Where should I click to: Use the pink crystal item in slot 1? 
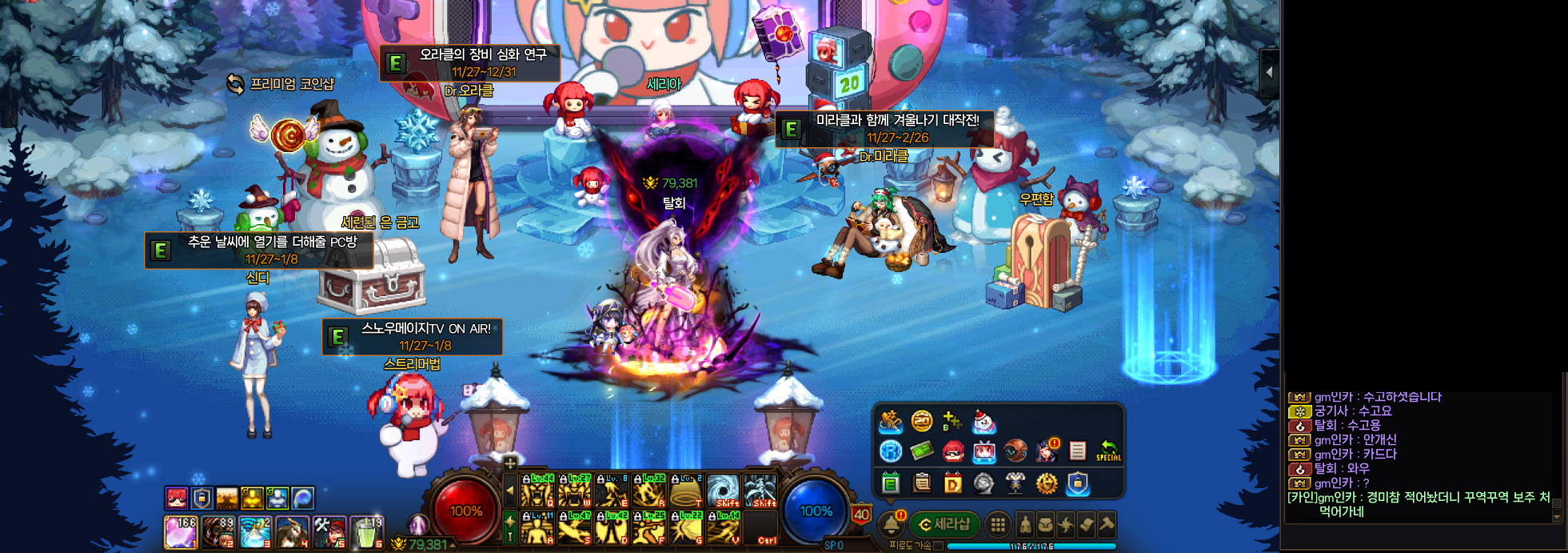[181, 531]
